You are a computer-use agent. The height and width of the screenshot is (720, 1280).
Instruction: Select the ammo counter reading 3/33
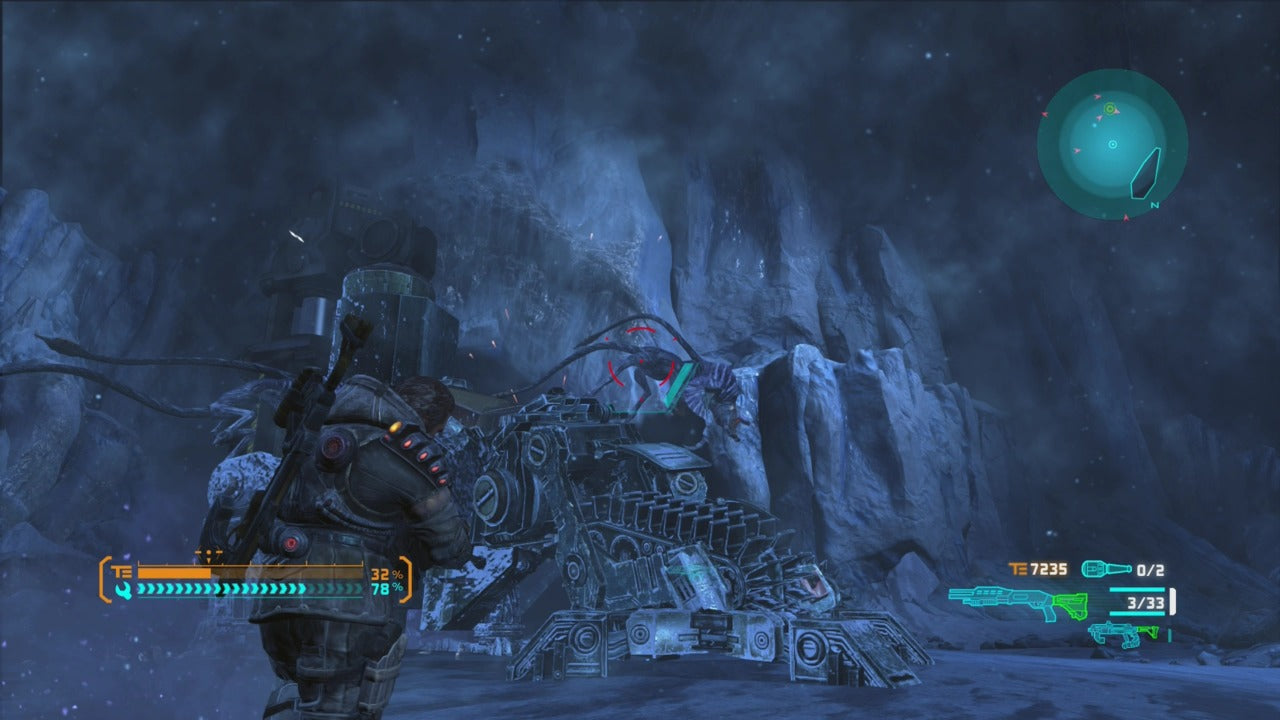click(x=1146, y=603)
